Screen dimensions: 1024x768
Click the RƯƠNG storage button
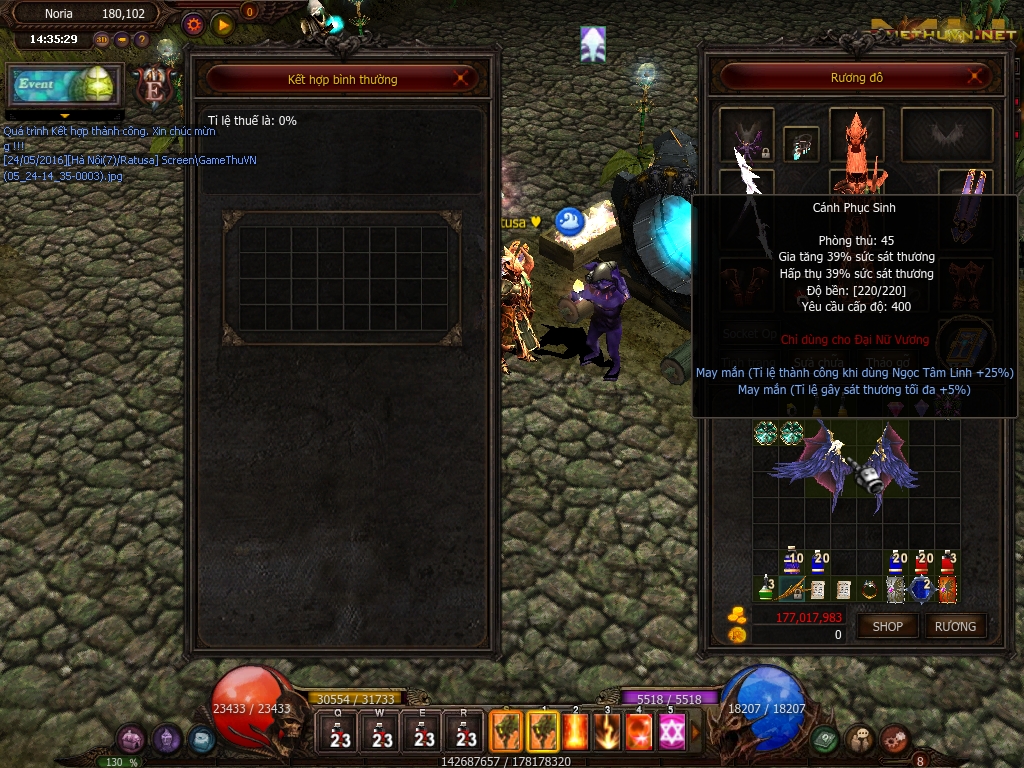(955, 626)
